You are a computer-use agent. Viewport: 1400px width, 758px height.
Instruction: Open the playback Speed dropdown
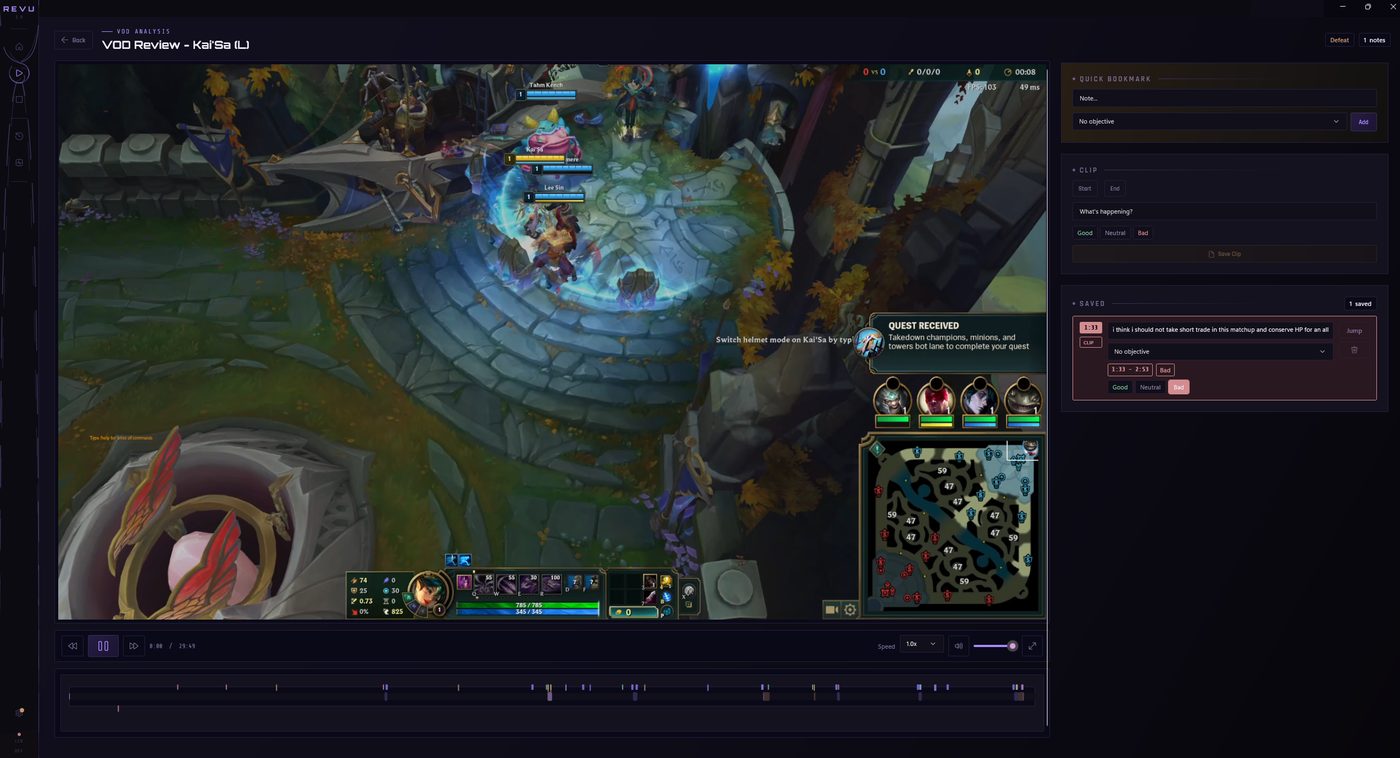click(919, 645)
